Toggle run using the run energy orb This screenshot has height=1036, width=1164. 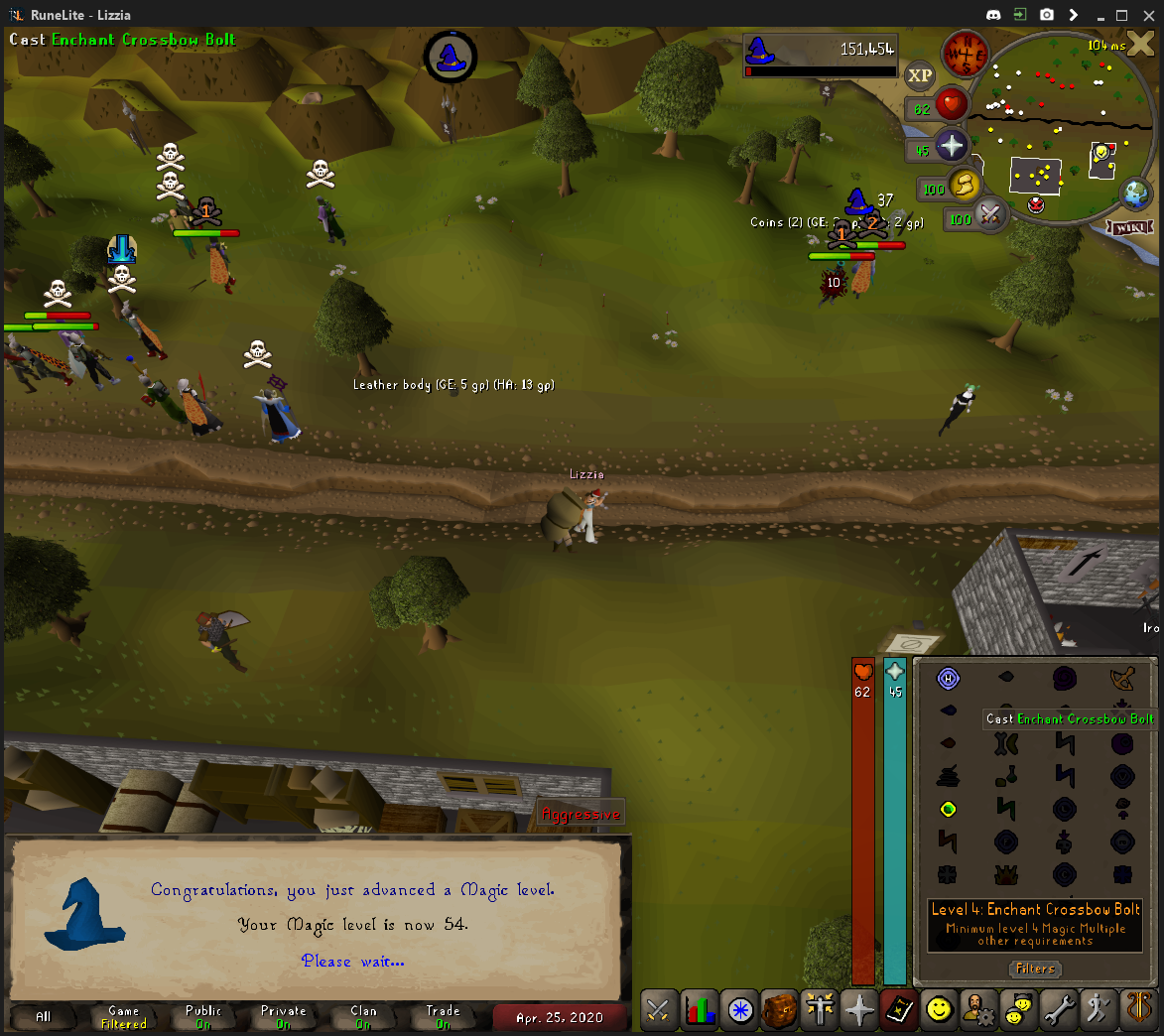click(963, 185)
